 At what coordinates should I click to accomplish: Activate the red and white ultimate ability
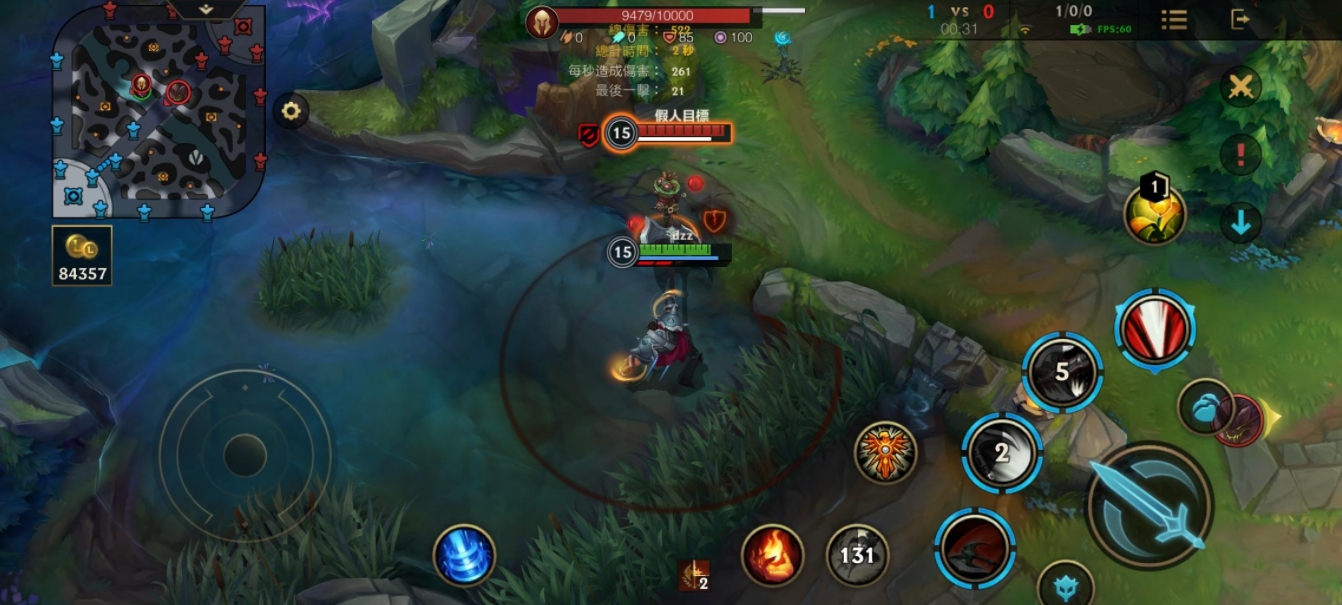1155,331
